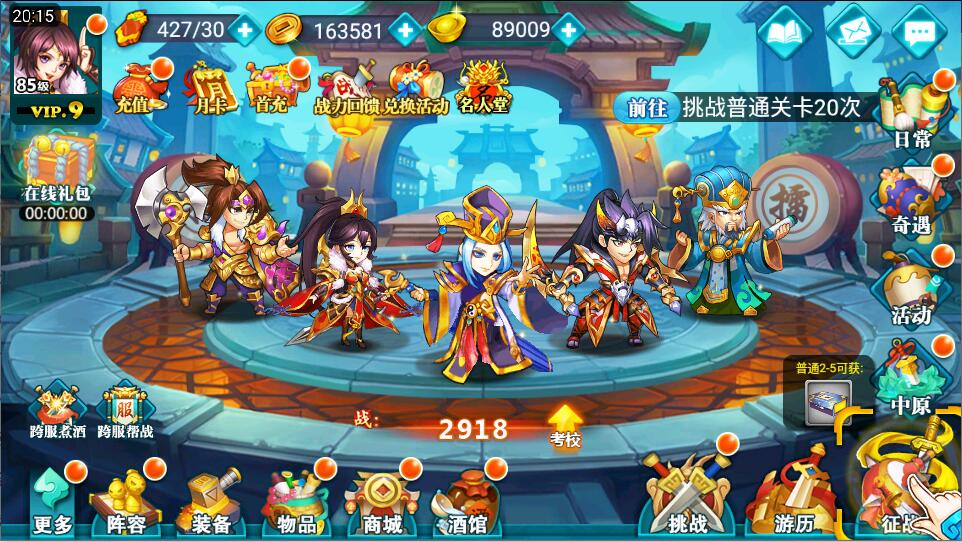
Task: Open the 兑换活动 exchange event
Action: click(416, 86)
